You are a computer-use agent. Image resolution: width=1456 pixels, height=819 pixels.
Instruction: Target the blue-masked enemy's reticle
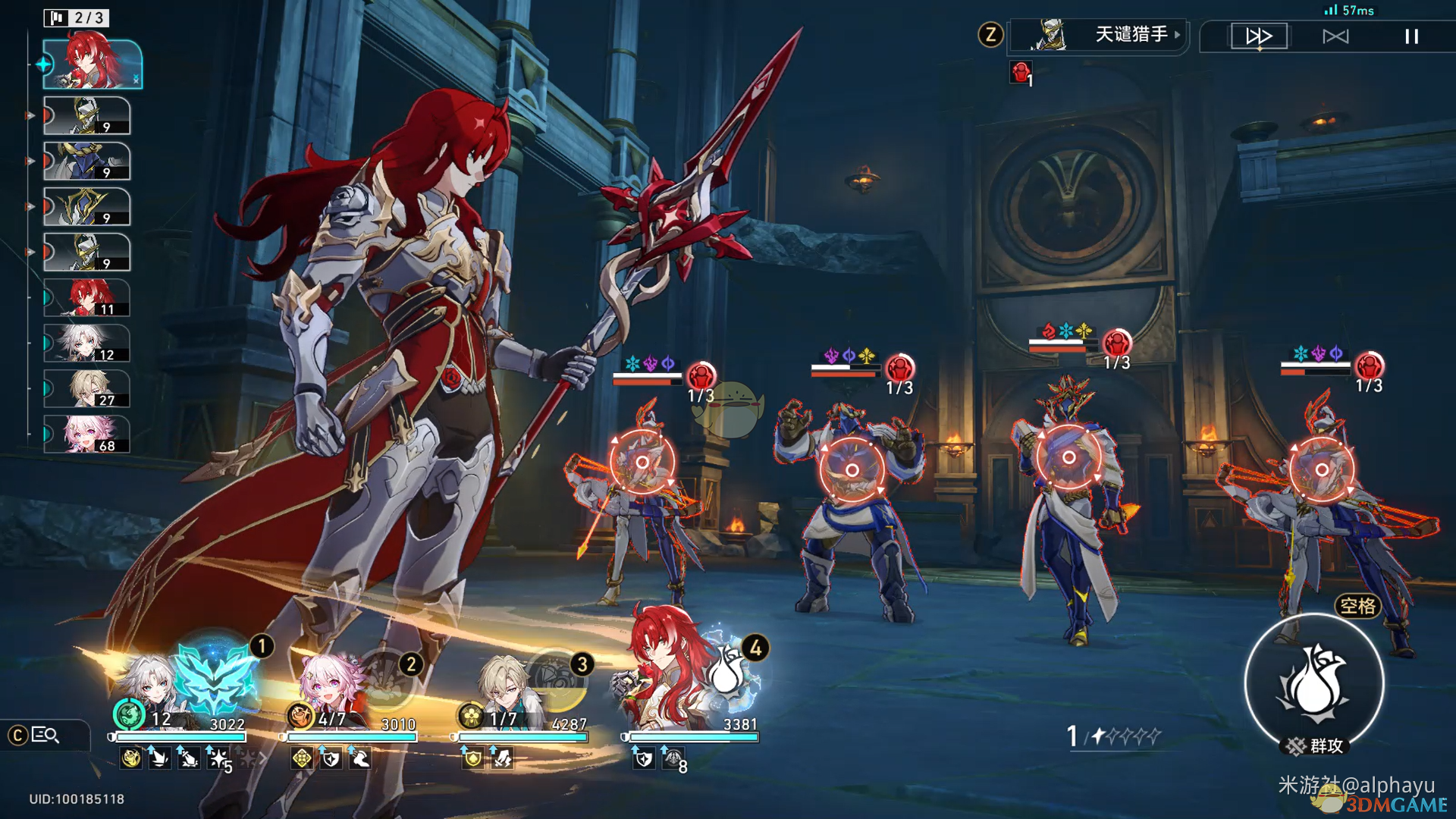[1068, 457]
